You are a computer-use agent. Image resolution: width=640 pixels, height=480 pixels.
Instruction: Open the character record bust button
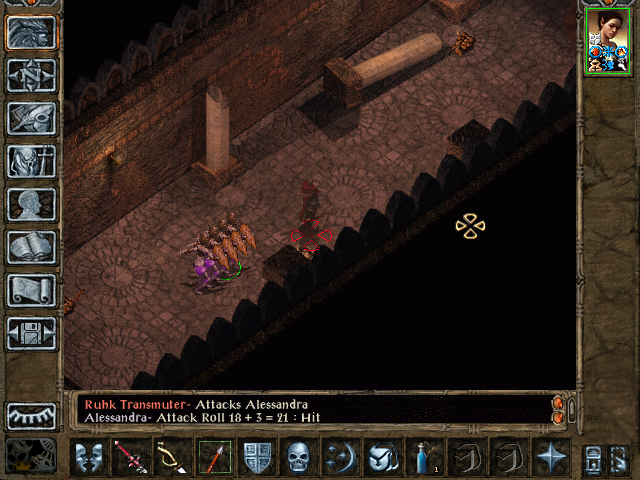32,204
